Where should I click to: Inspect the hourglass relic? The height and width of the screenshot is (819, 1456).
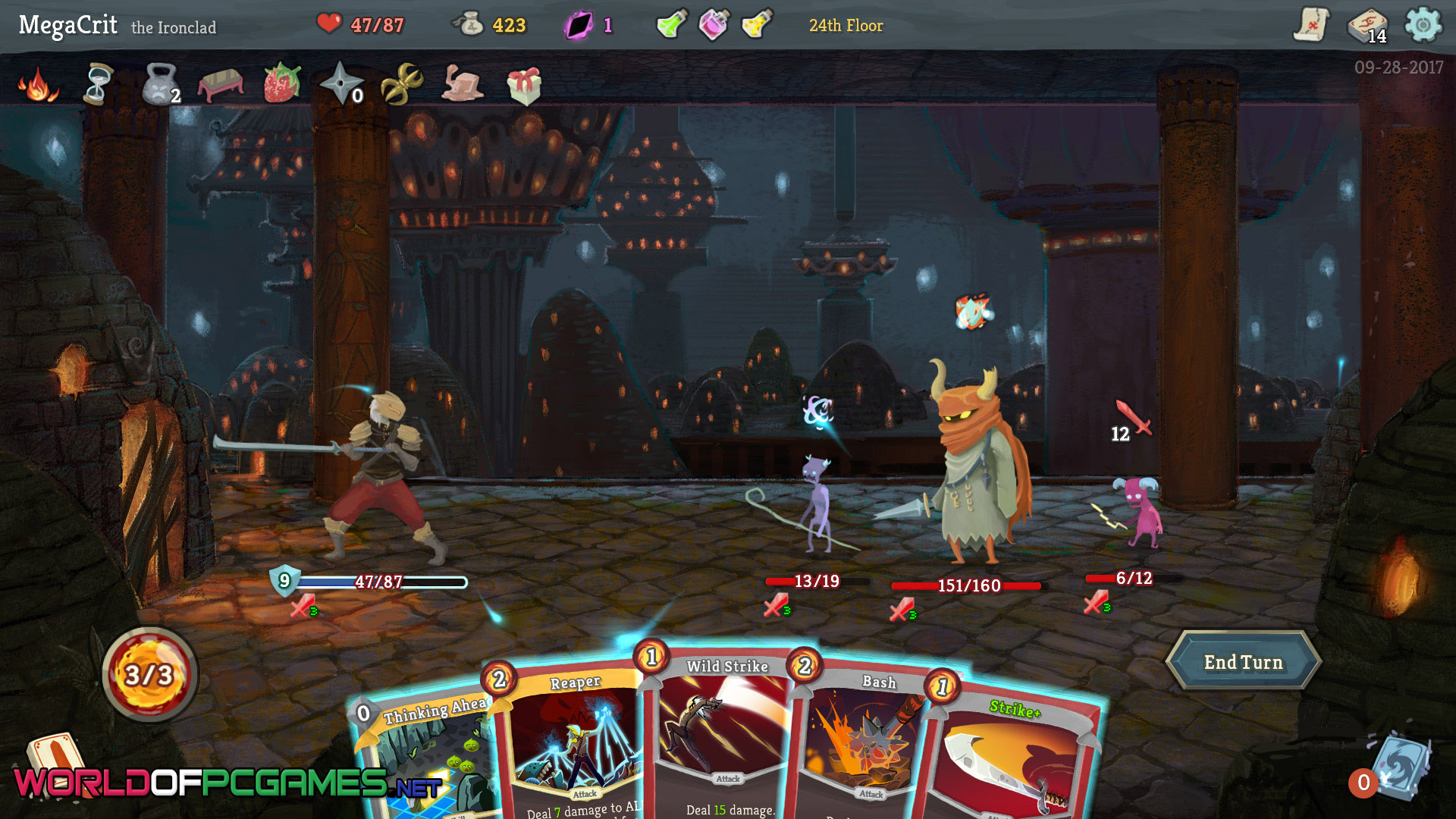[x=98, y=83]
